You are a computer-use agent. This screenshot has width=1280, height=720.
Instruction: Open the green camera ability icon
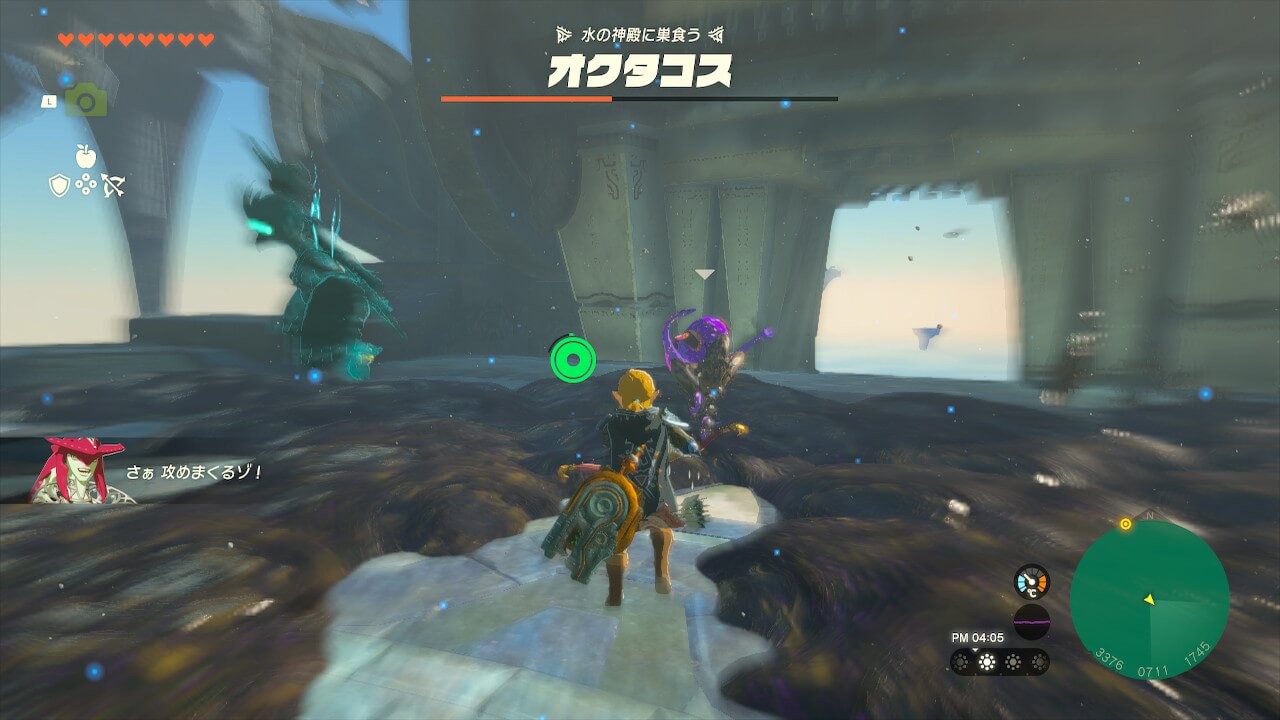pos(86,100)
